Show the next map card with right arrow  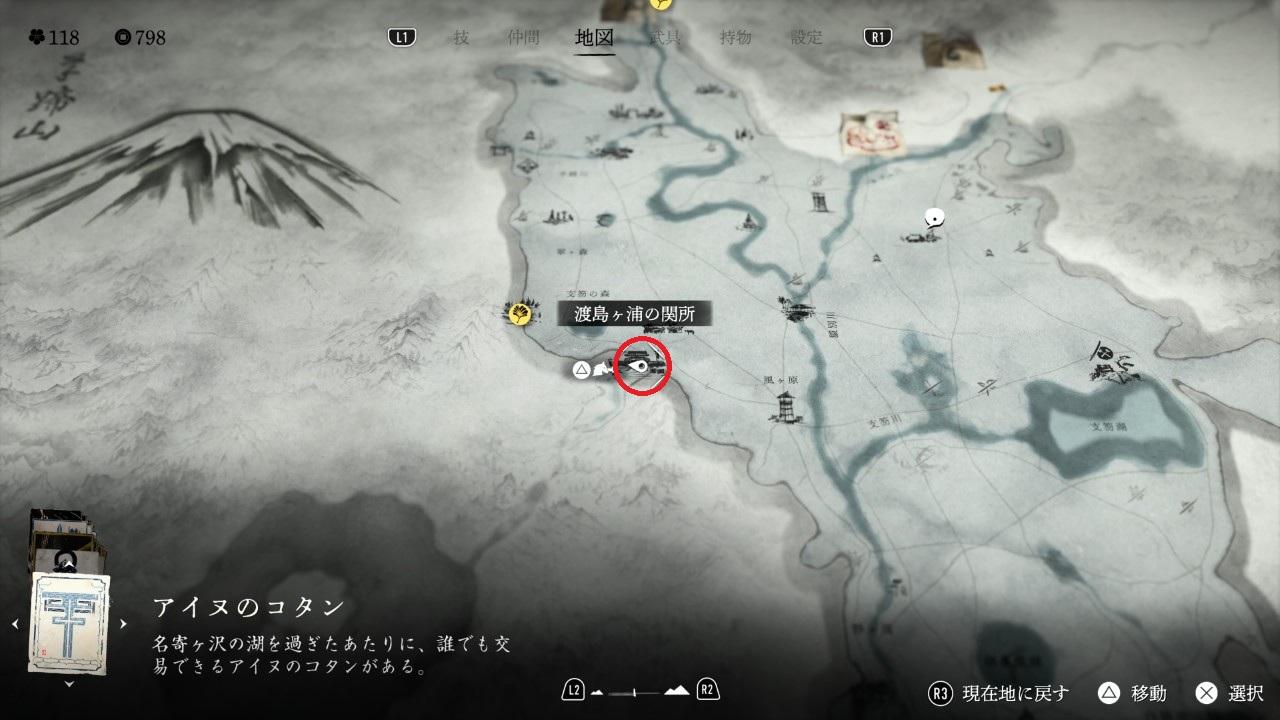[x=124, y=624]
